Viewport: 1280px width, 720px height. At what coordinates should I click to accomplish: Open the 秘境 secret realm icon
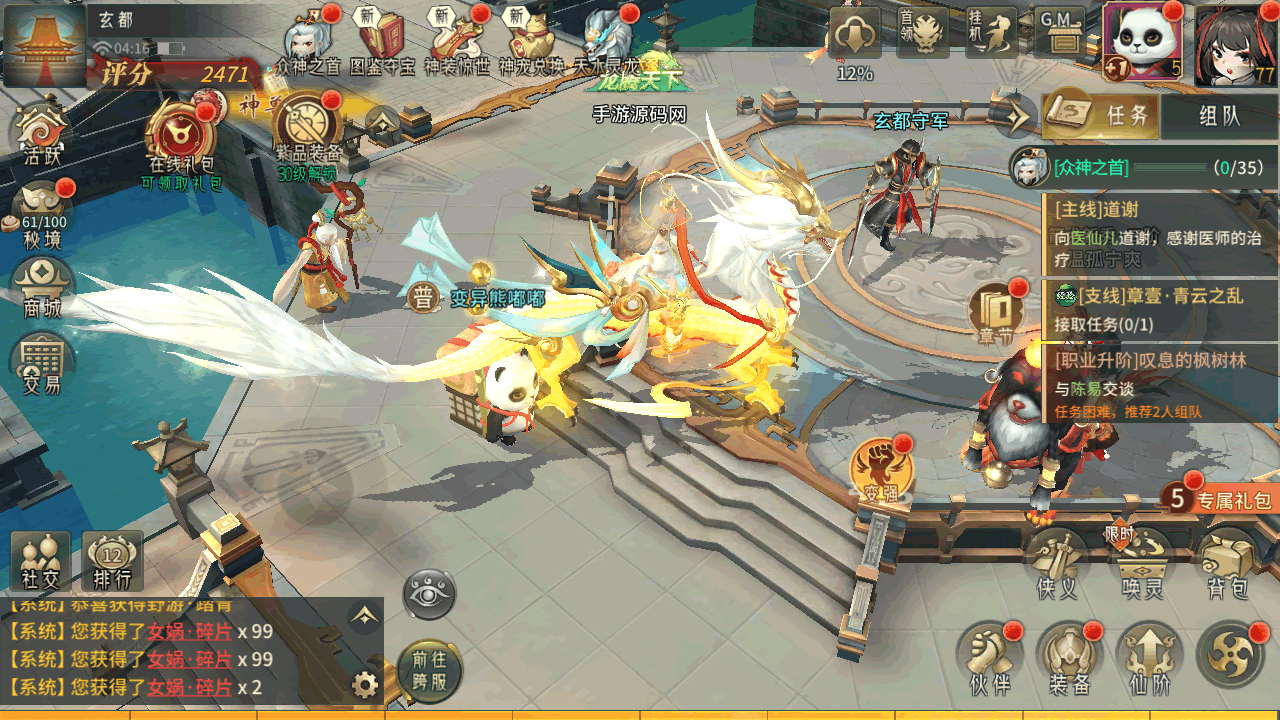(x=43, y=212)
